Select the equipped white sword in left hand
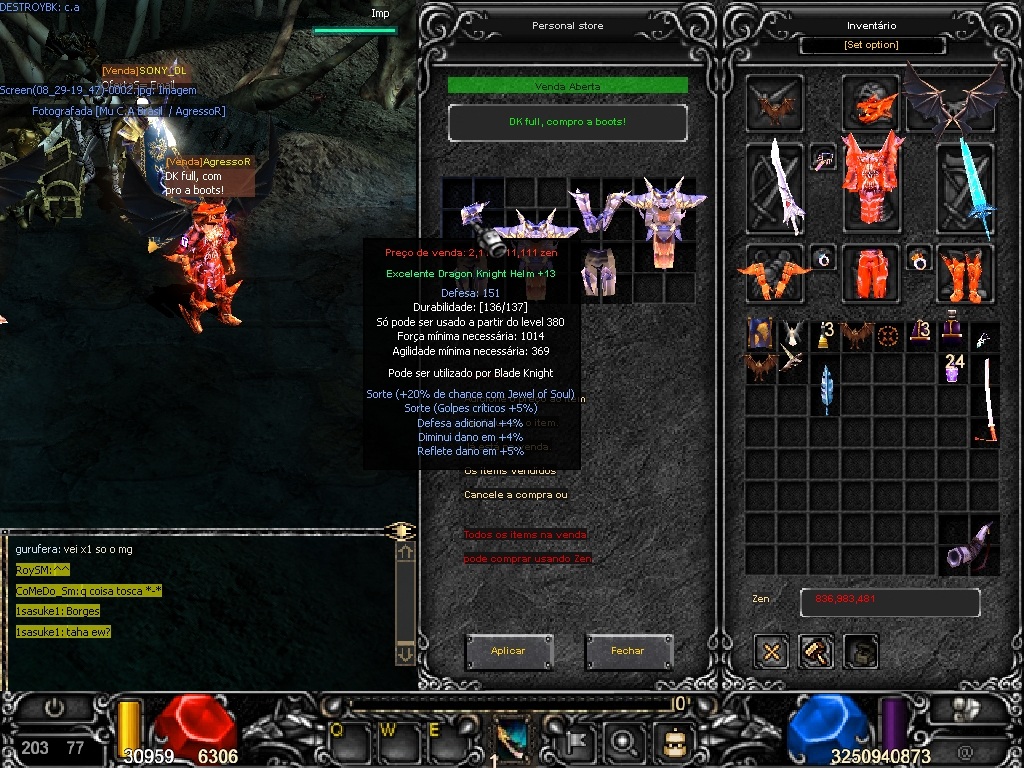Viewport: 1024px width, 768px height. pos(776,188)
